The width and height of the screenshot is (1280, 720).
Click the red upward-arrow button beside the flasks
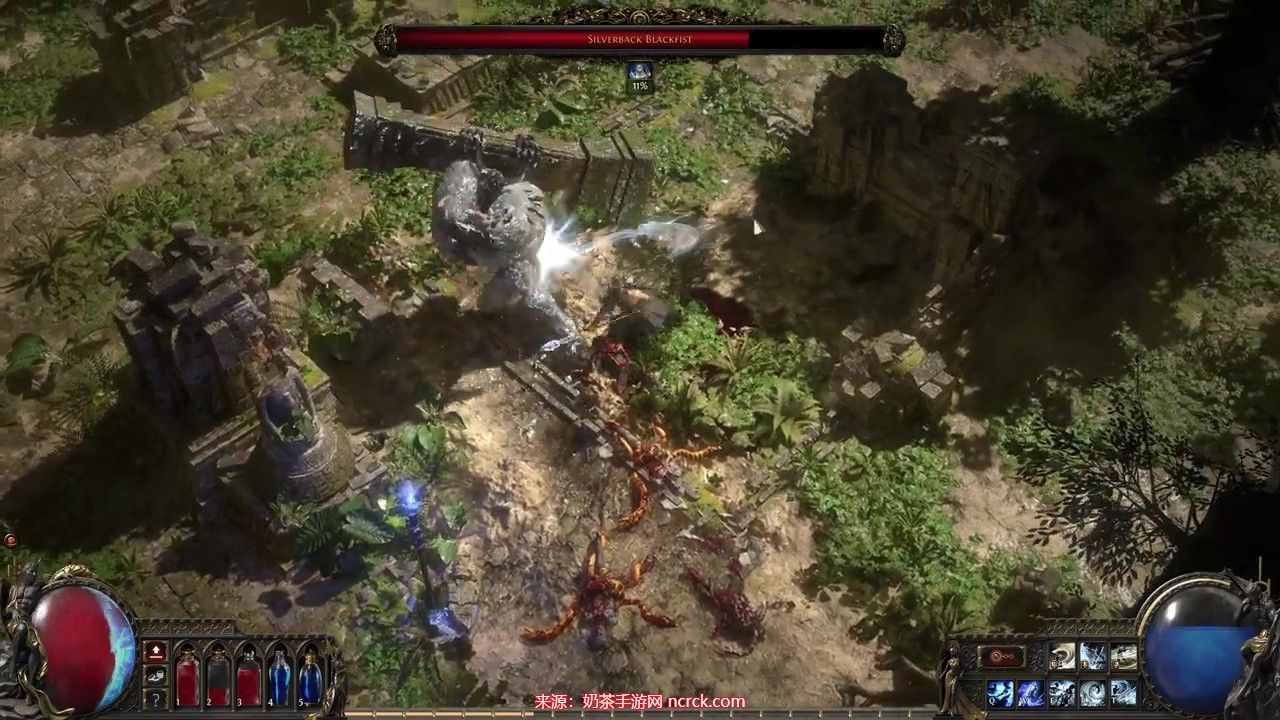pos(156,652)
